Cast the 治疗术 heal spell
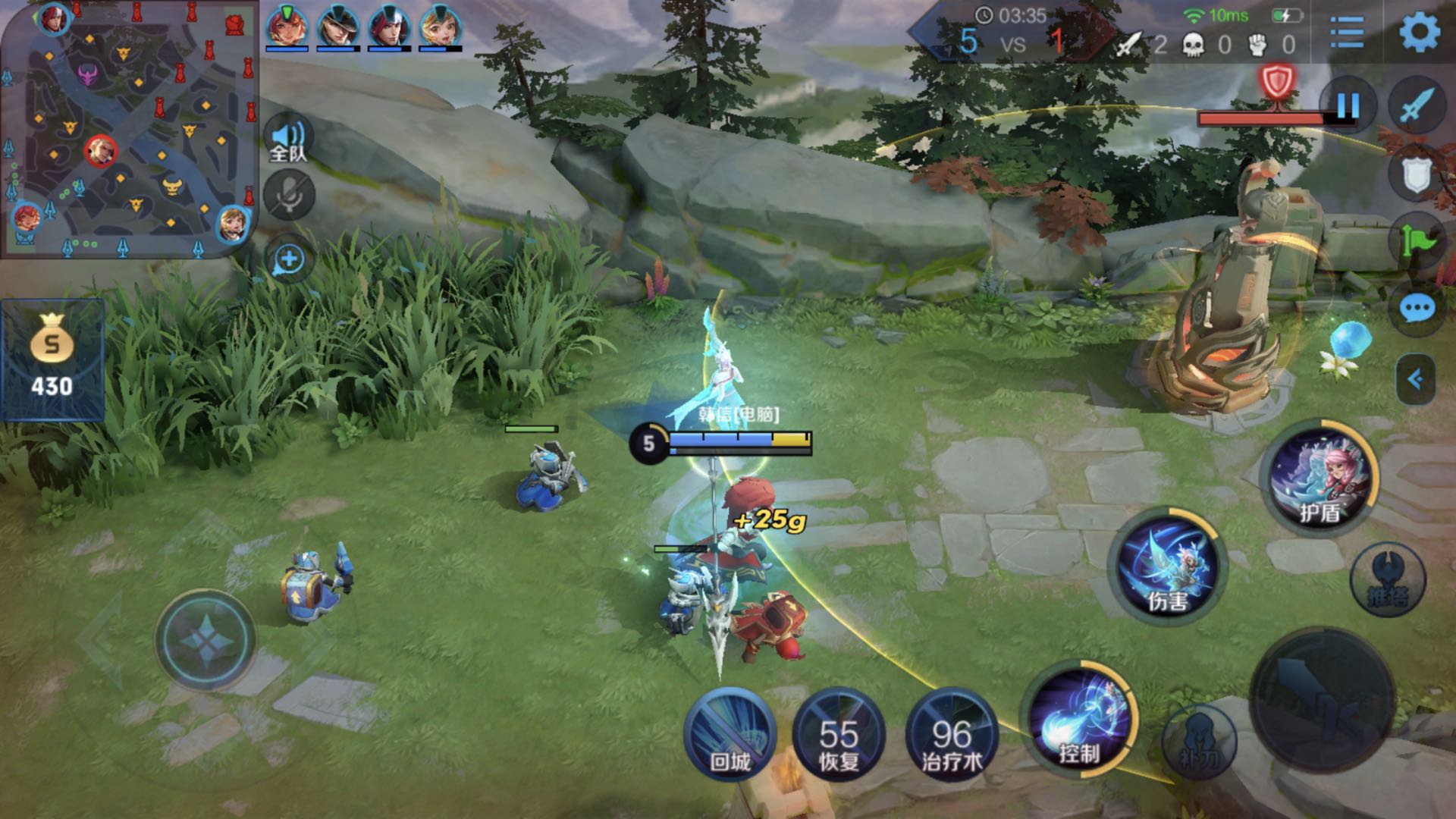The height and width of the screenshot is (819, 1456). pyautogui.click(x=952, y=734)
